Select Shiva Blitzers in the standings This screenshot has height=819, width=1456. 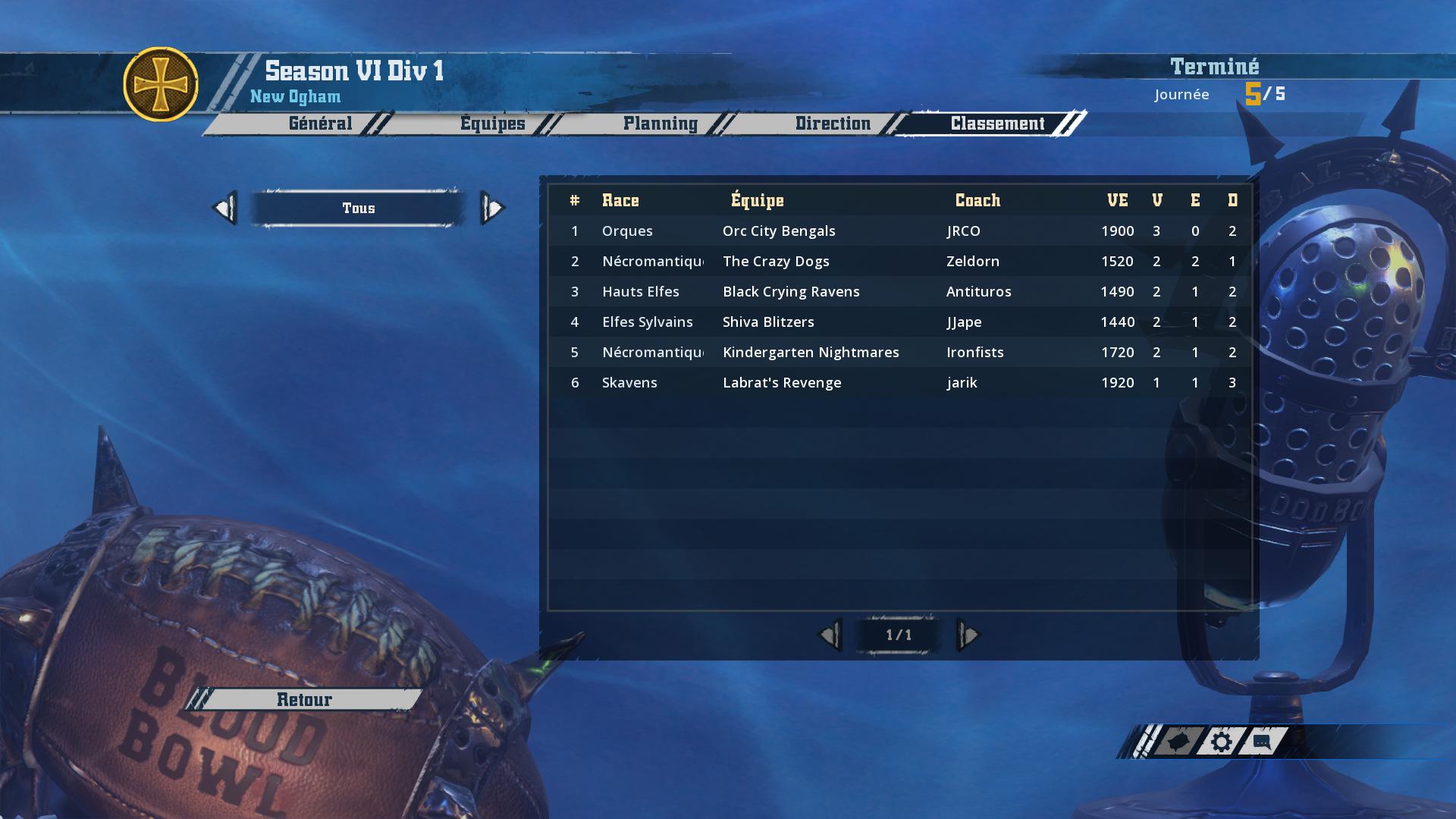(768, 322)
